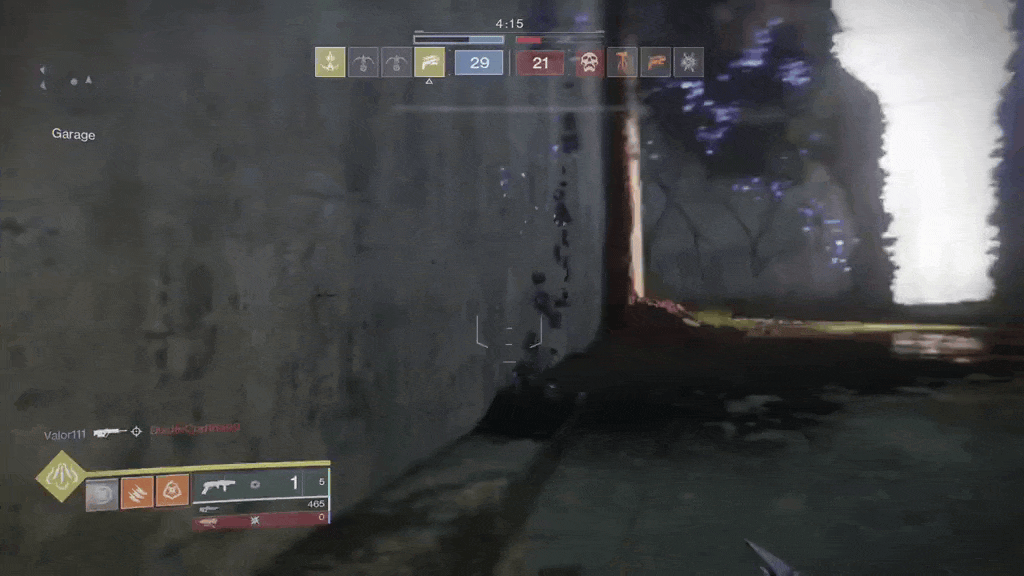Choose the red heavy weapon row
The width and height of the screenshot is (1024, 576).
point(262,520)
